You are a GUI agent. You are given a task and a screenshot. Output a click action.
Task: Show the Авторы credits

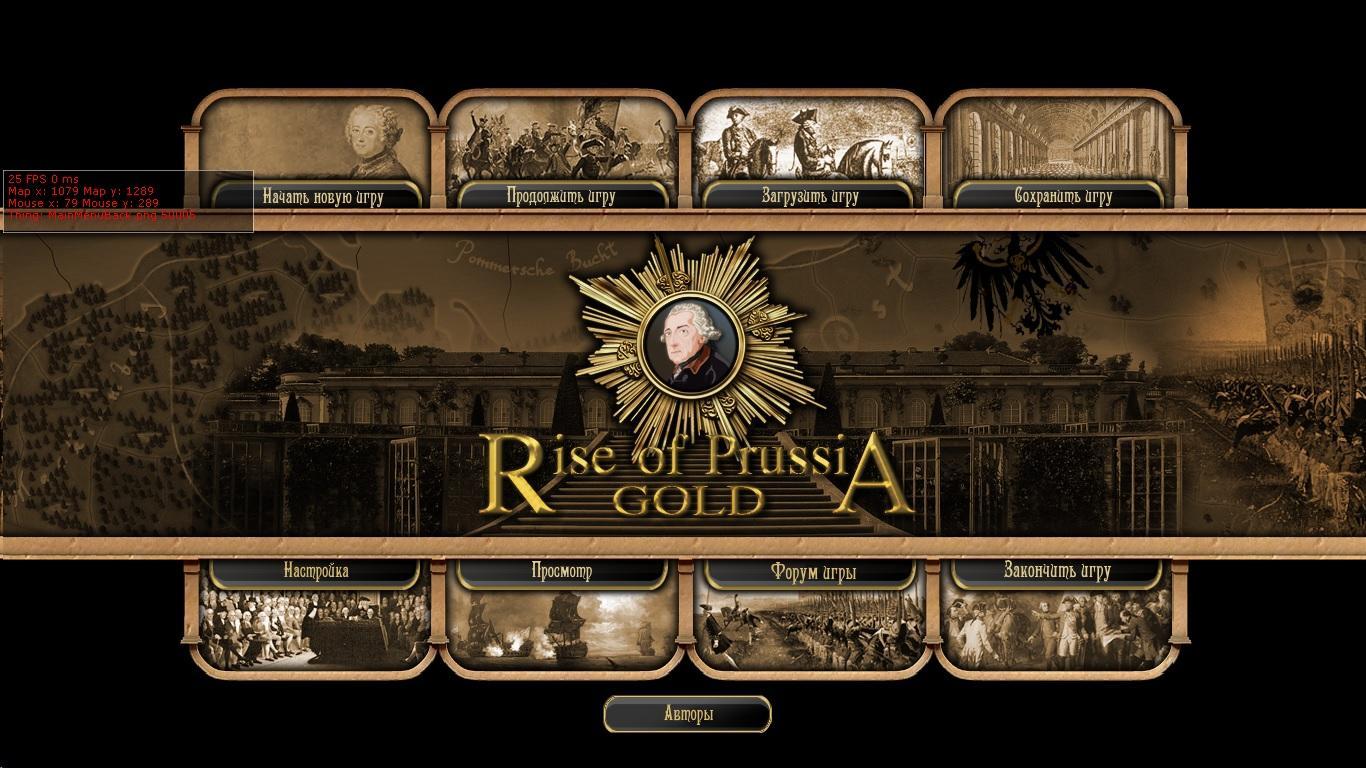(x=688, y=714)
